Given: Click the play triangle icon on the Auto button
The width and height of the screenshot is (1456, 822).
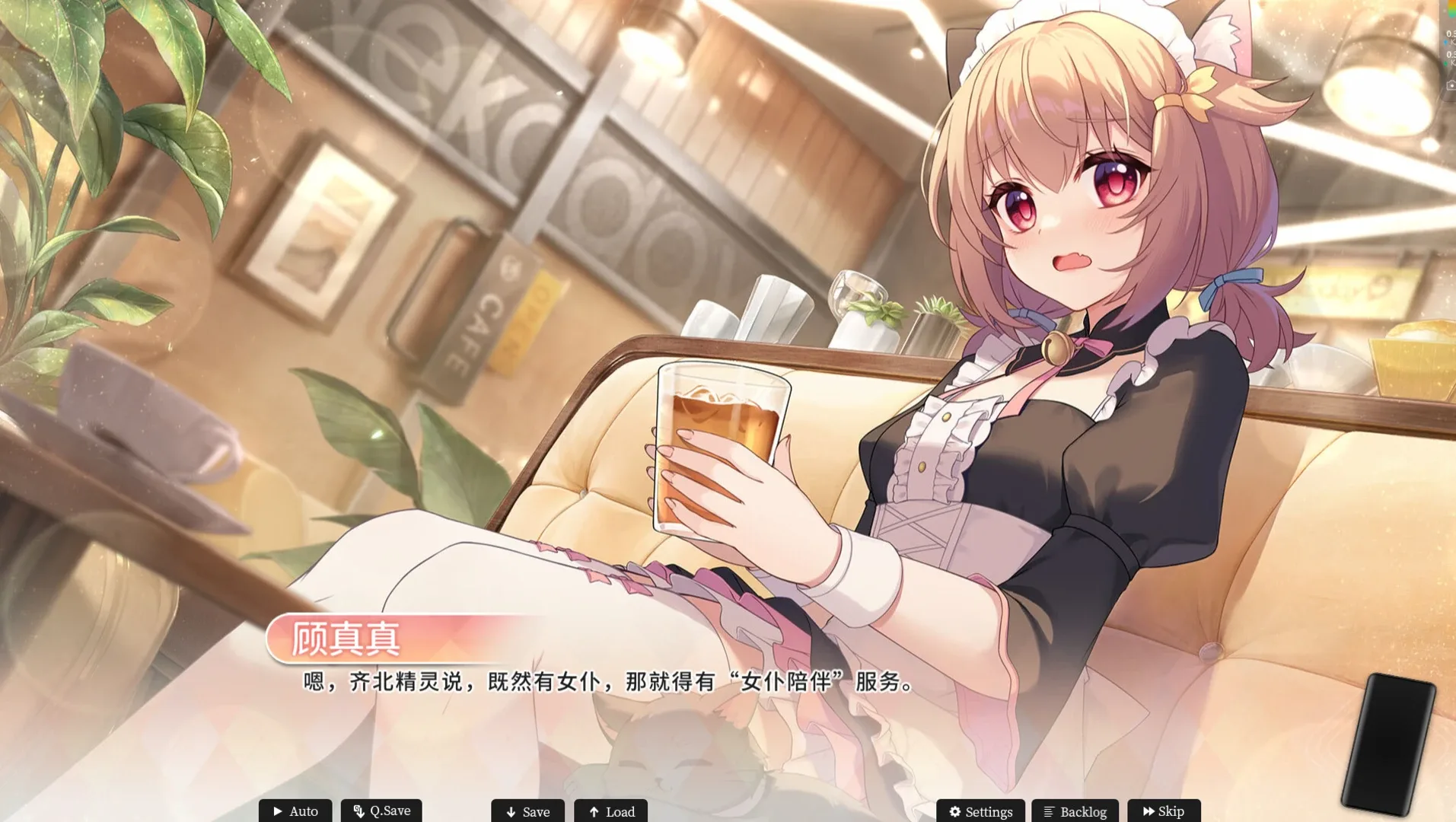Looking at the screenshot, I should click(x=278, y=811).
